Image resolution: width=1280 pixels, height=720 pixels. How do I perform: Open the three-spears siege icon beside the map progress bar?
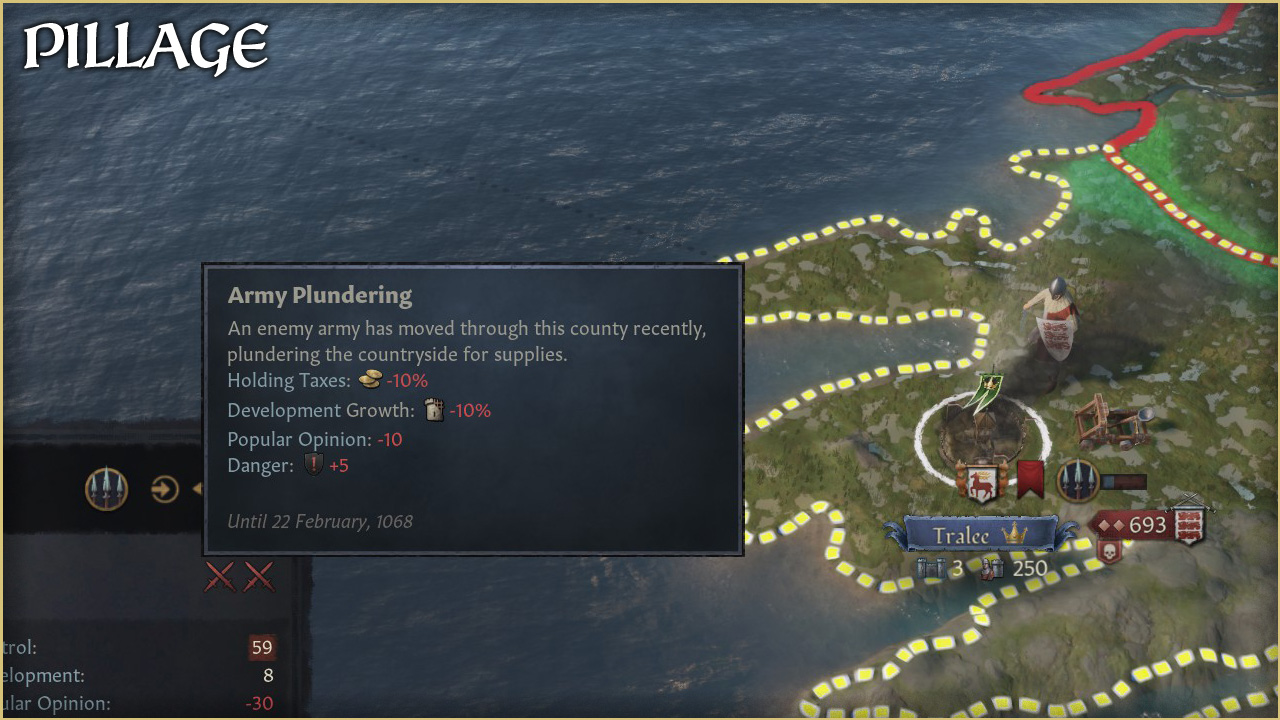click(1078, 481)
